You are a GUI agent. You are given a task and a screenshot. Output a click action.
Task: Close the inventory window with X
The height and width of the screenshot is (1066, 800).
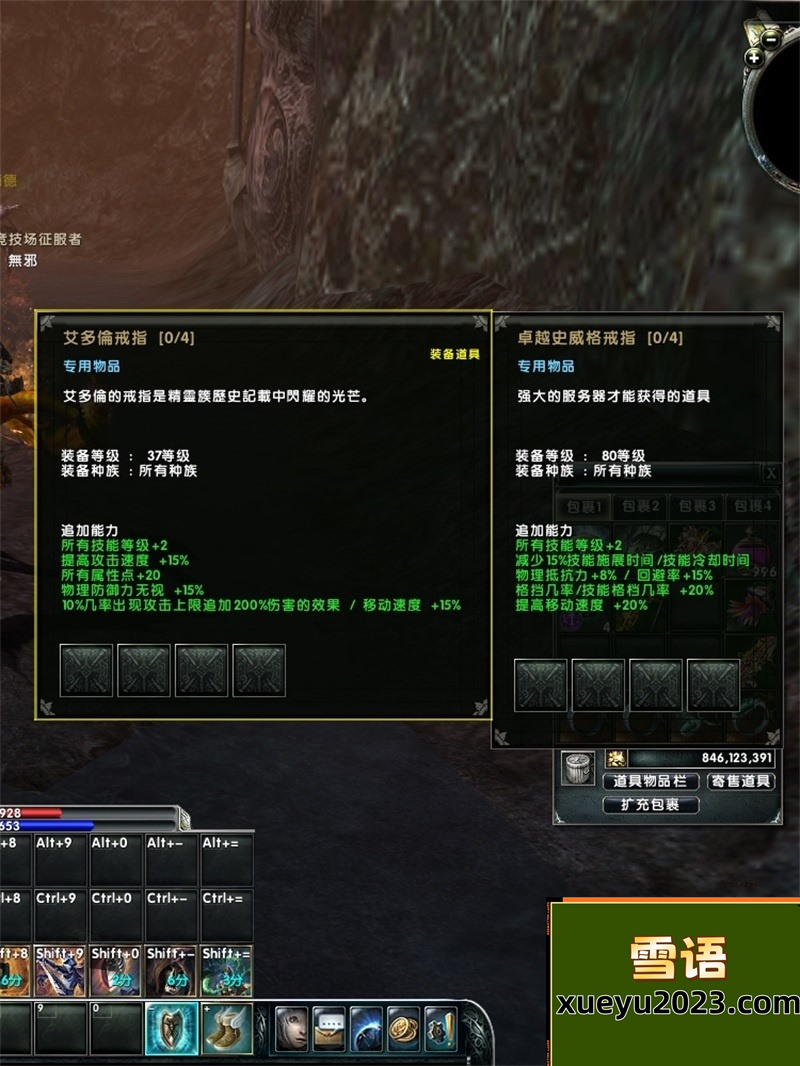771,473
